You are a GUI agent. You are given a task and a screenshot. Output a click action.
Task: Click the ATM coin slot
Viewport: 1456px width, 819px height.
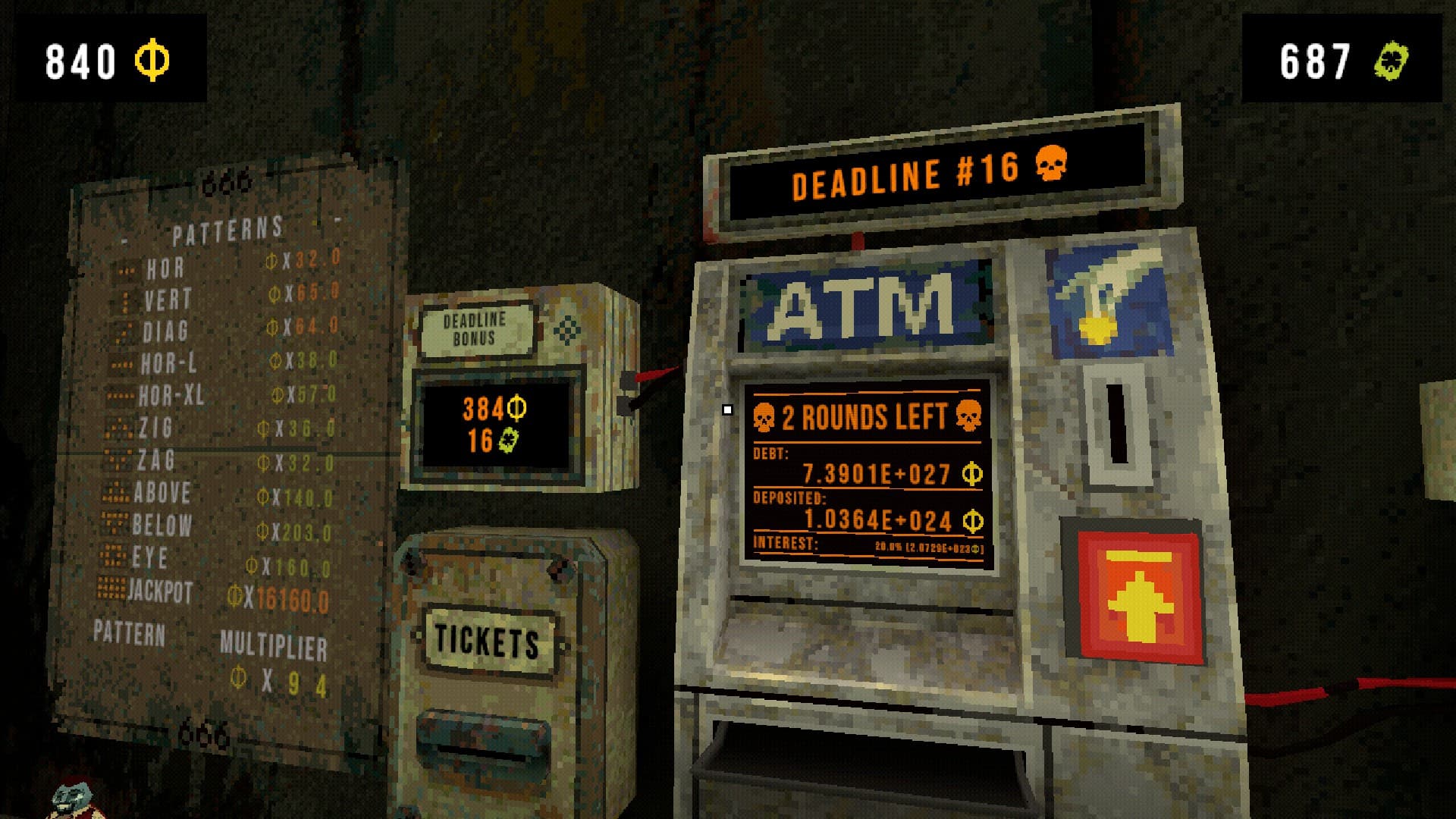pyautogui.click(x=1116, y=423)
